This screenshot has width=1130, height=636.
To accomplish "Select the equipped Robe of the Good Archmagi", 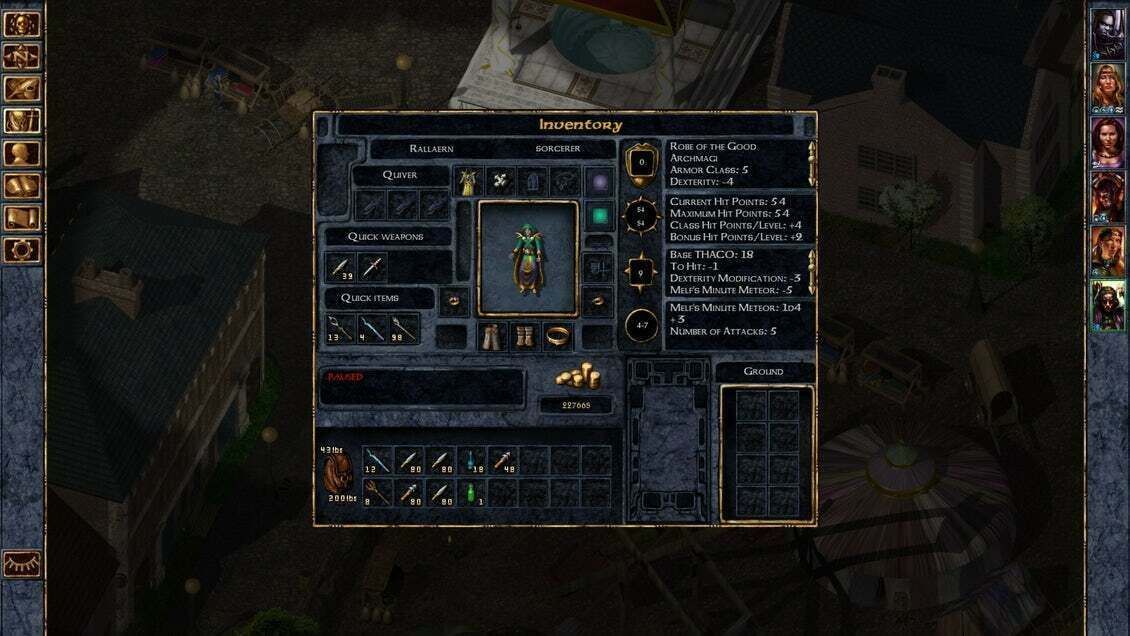I will coord(468,182).
